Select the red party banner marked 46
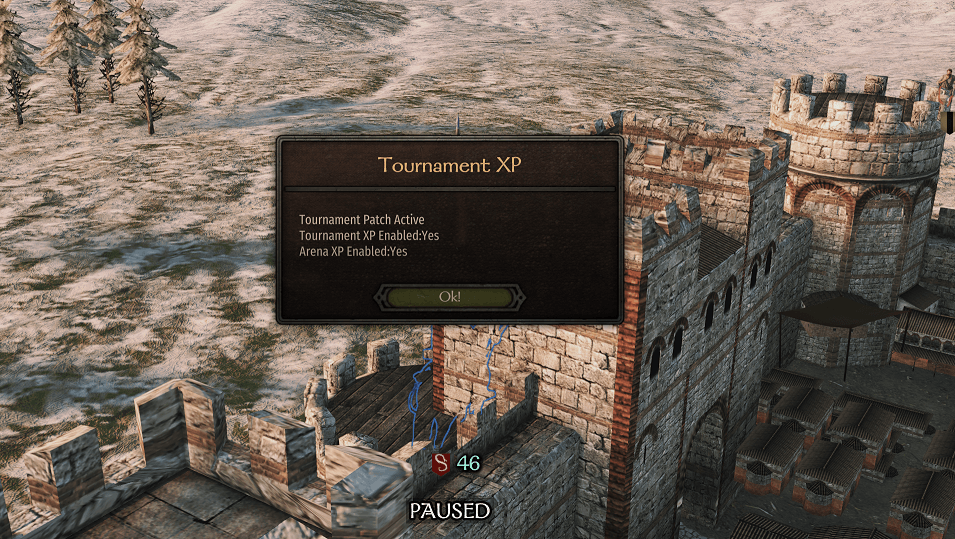The image size is (955, 539). coord(441,463)
